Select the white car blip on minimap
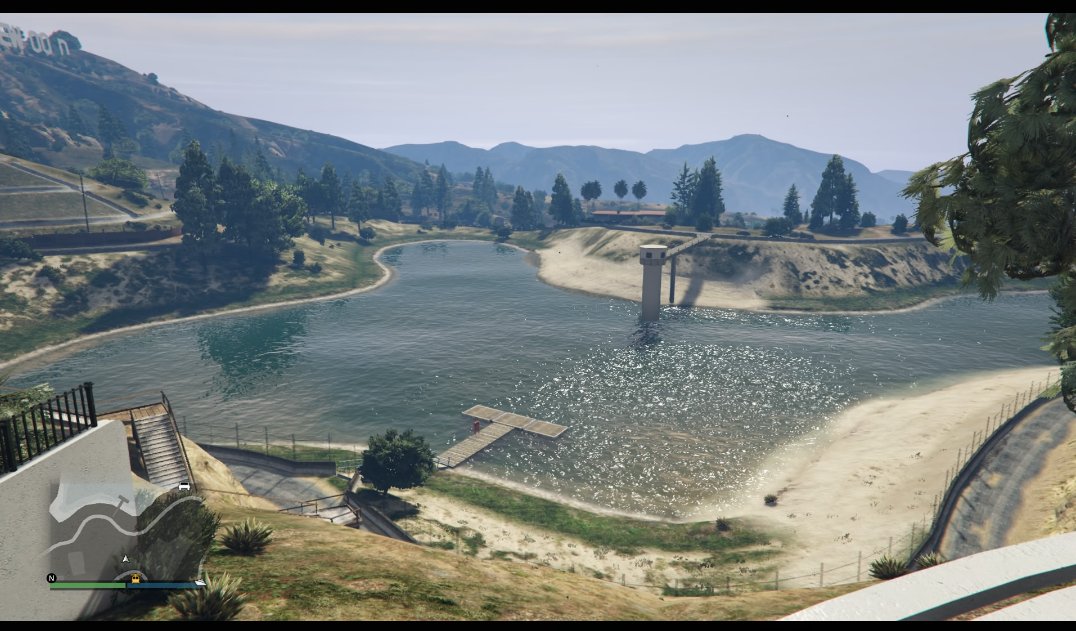Image resolution: width=1076 pixels, height=631 pixels. [184, 486]
